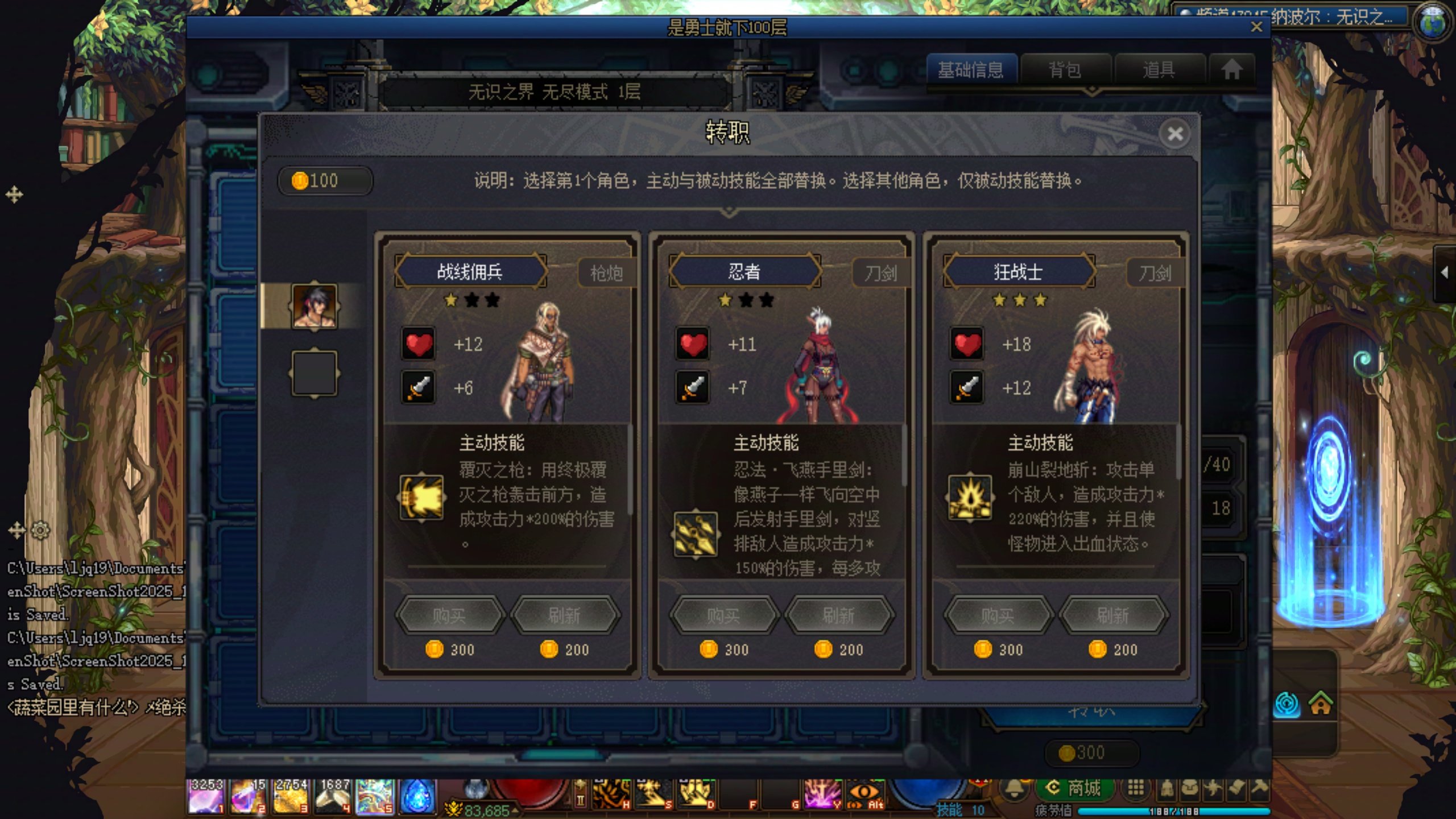Select the blue mana potion in the quickbar
1456x819 pixels.
pos(417,796)
